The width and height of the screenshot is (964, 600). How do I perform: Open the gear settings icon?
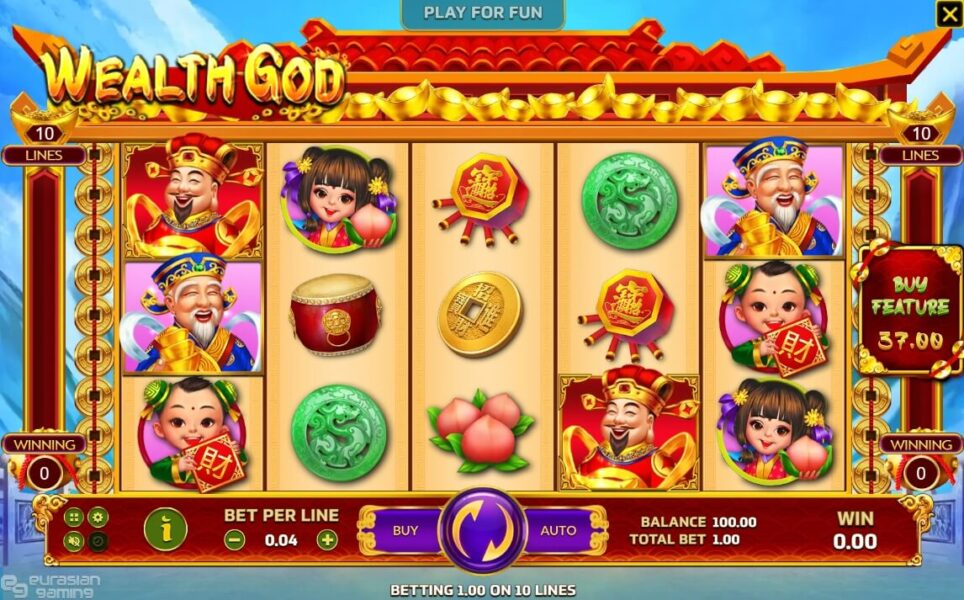click(98, 517)
